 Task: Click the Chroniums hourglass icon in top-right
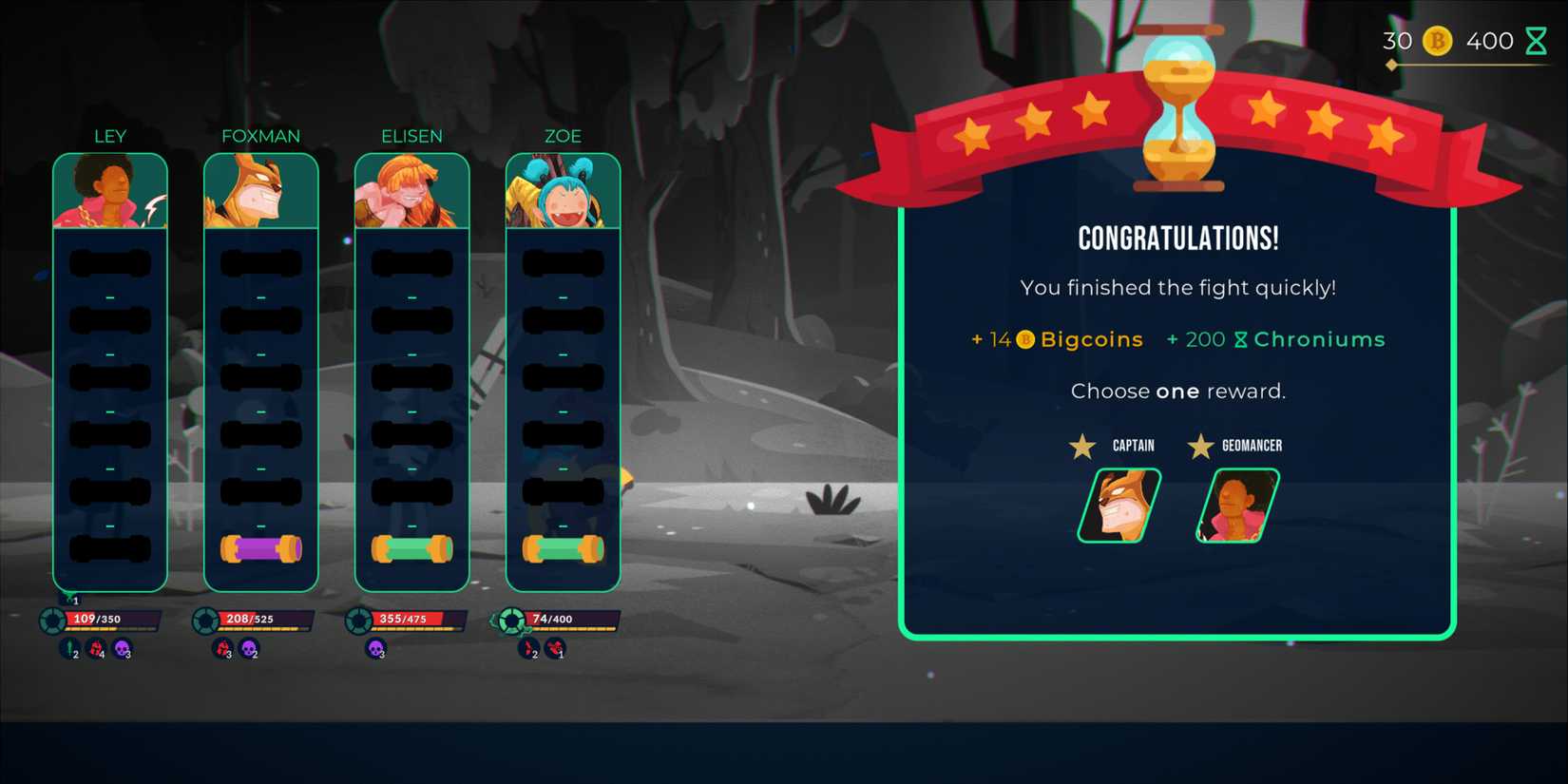coord(1539,41)
